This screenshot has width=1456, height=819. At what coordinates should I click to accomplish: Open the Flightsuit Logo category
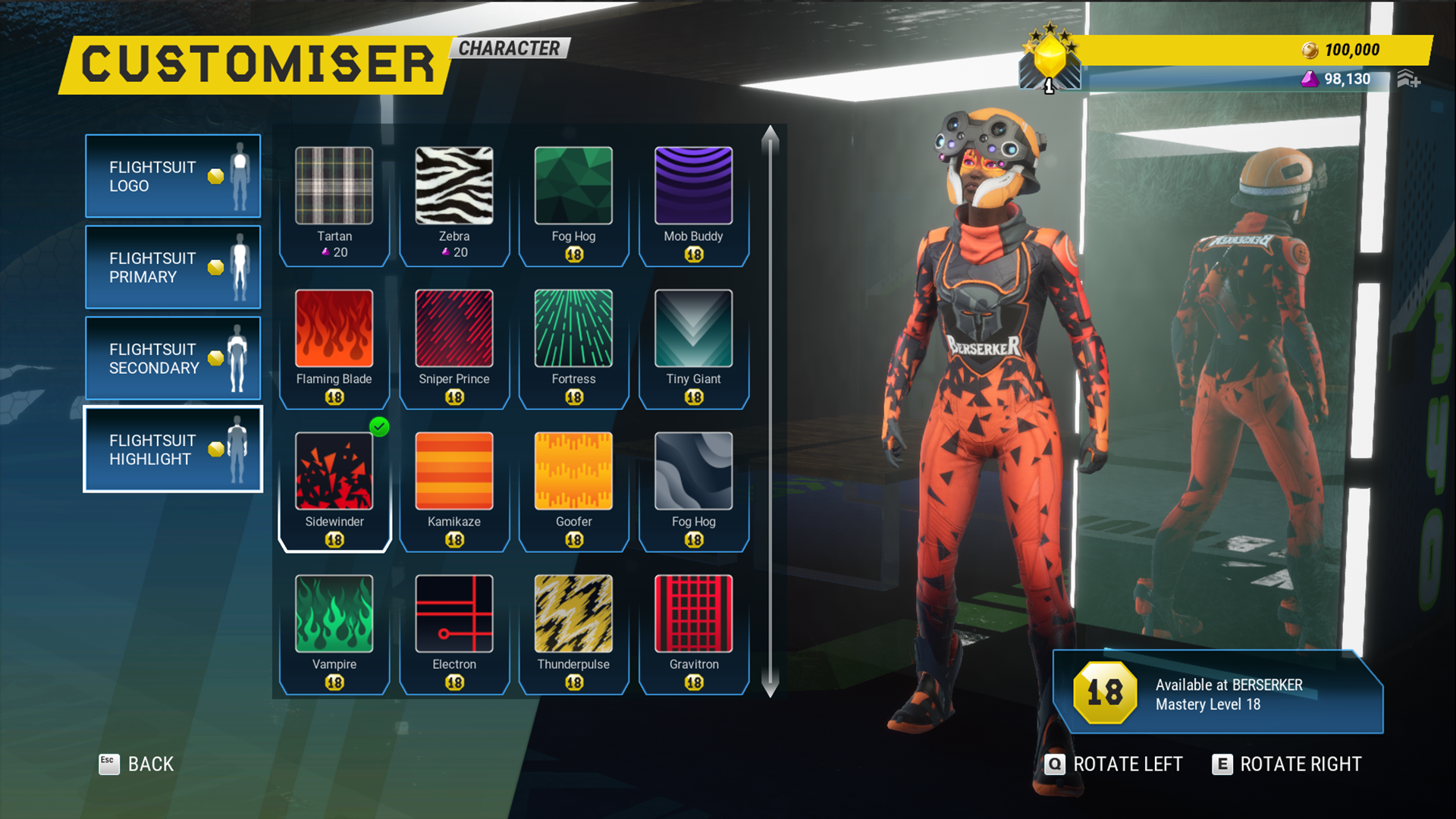coord(173,176)
